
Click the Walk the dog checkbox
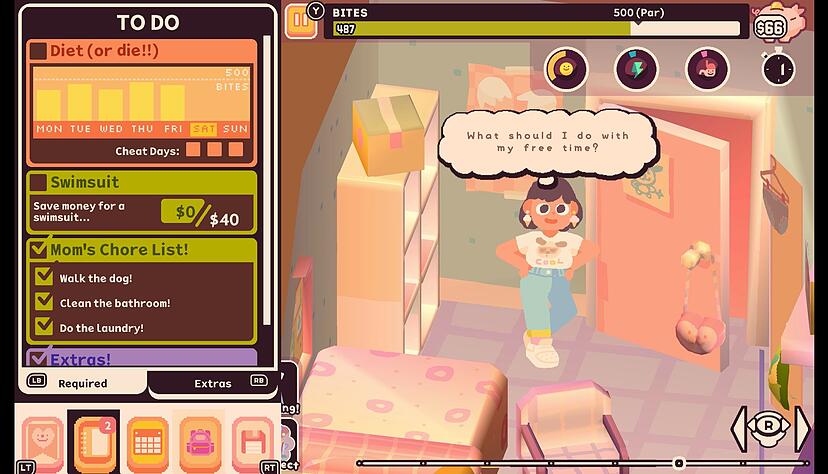(44, 277)
